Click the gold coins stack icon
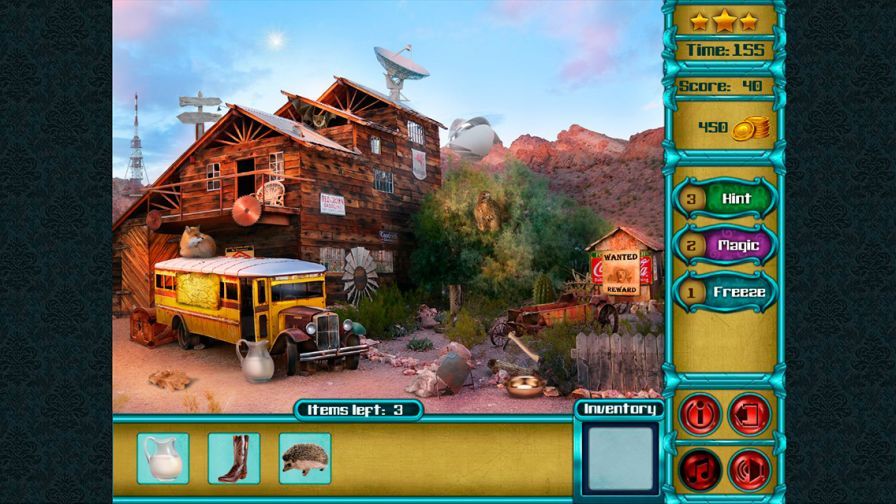Image resolution: width=896 pixels, height=504 pixels. (750, 128)
